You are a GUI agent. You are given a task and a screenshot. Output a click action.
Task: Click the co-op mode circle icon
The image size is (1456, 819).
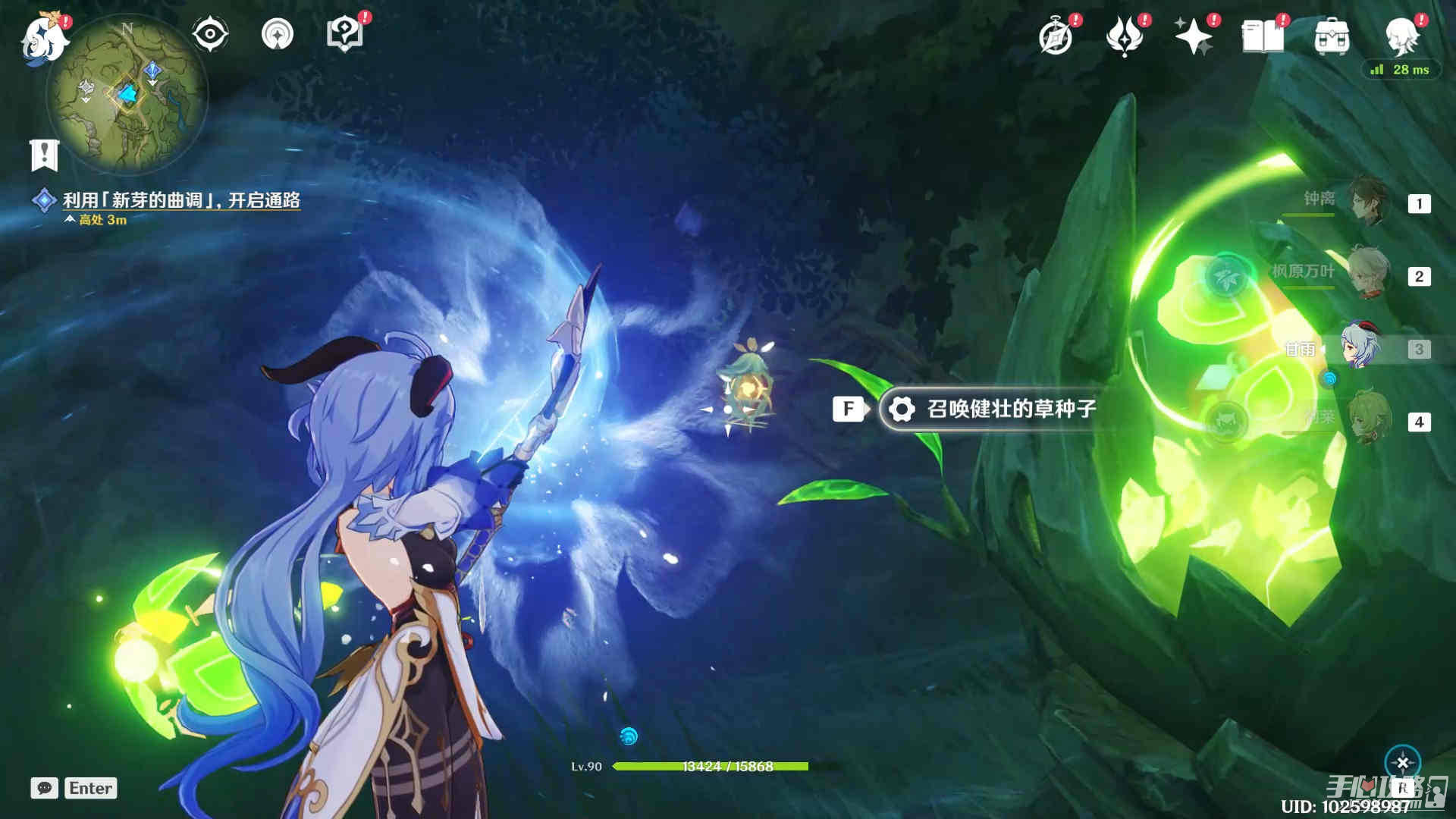coord(277,34)
